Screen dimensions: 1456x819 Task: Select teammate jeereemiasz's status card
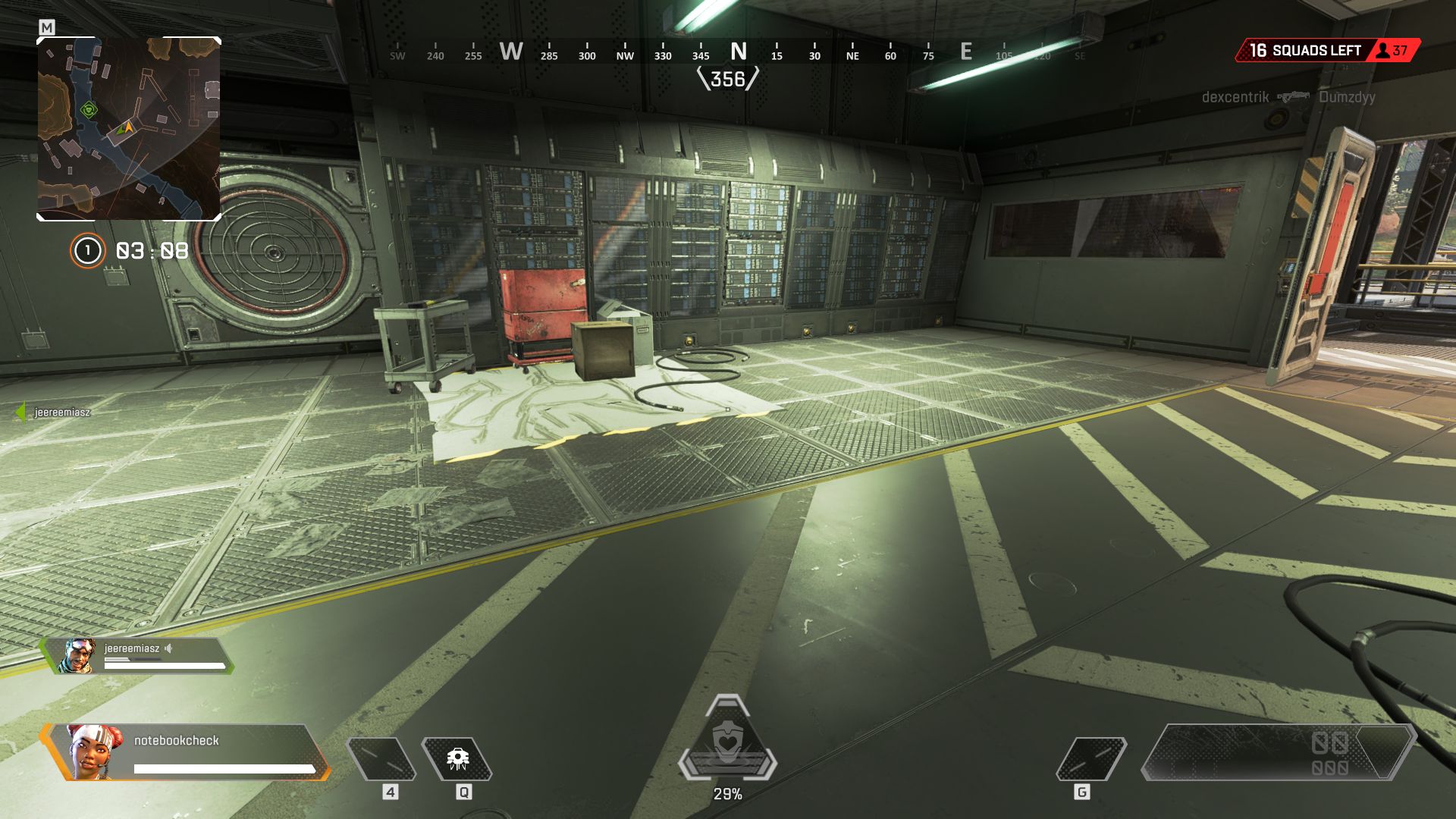coord(138,656)
